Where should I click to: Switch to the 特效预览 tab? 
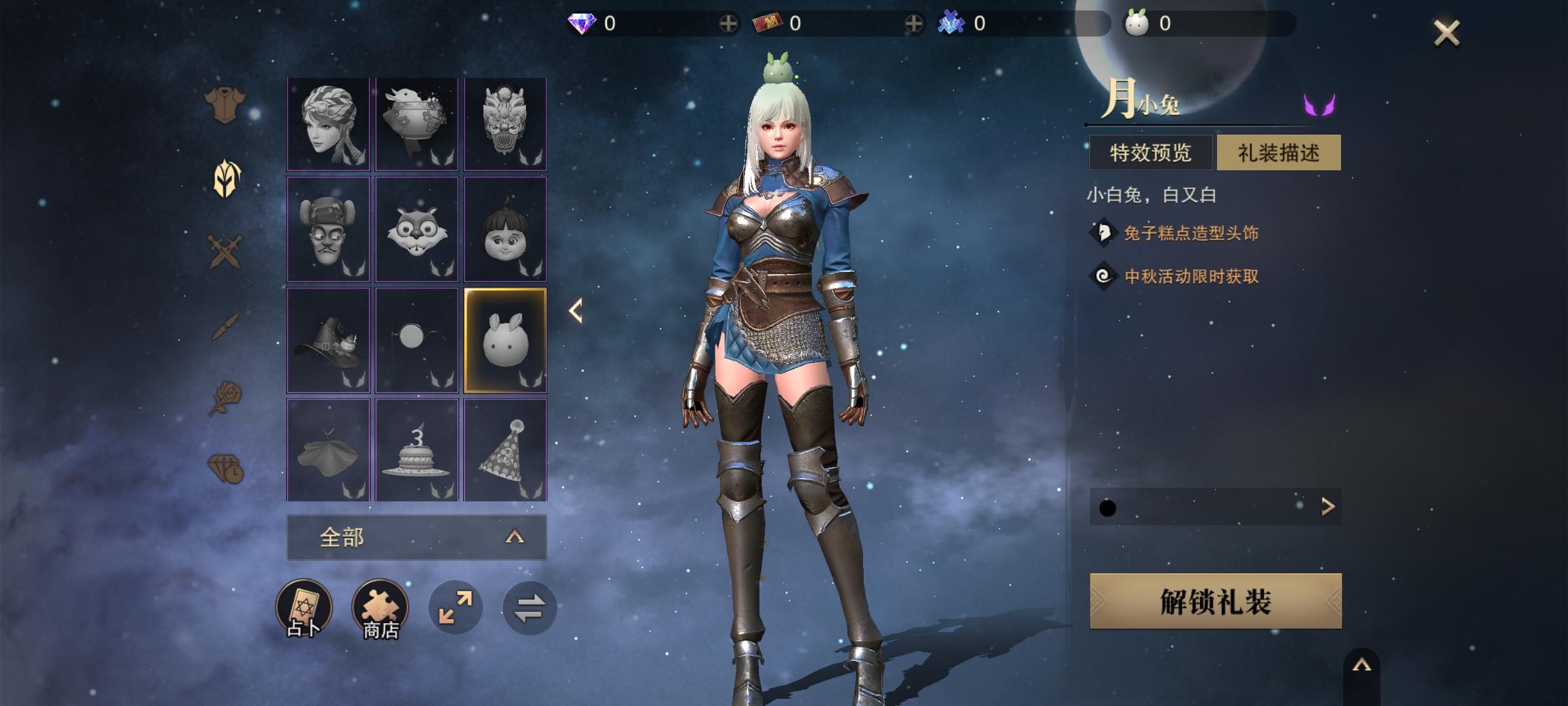(1151, 152)
